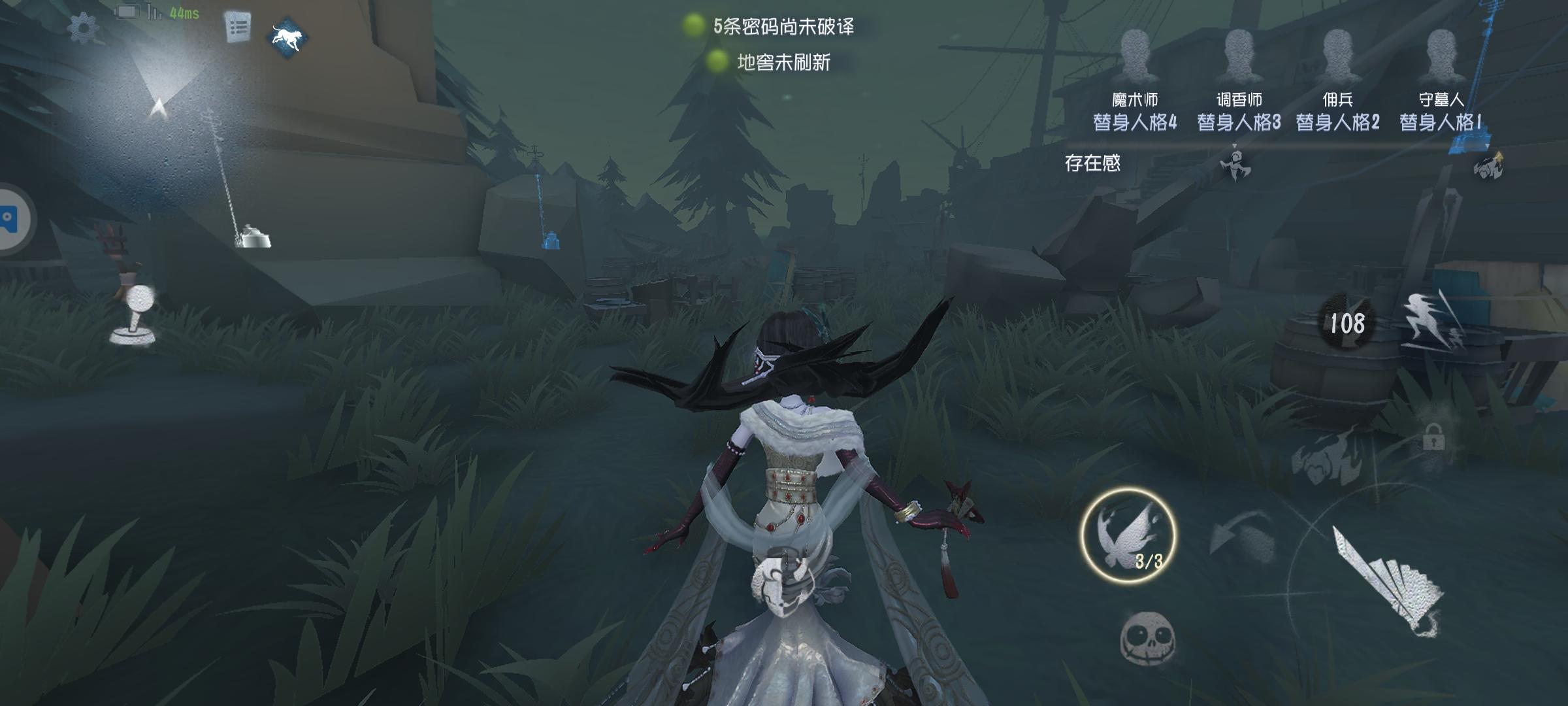Tap the skull face emote button
The image size is (1568, 706).
coord(1147,637)
